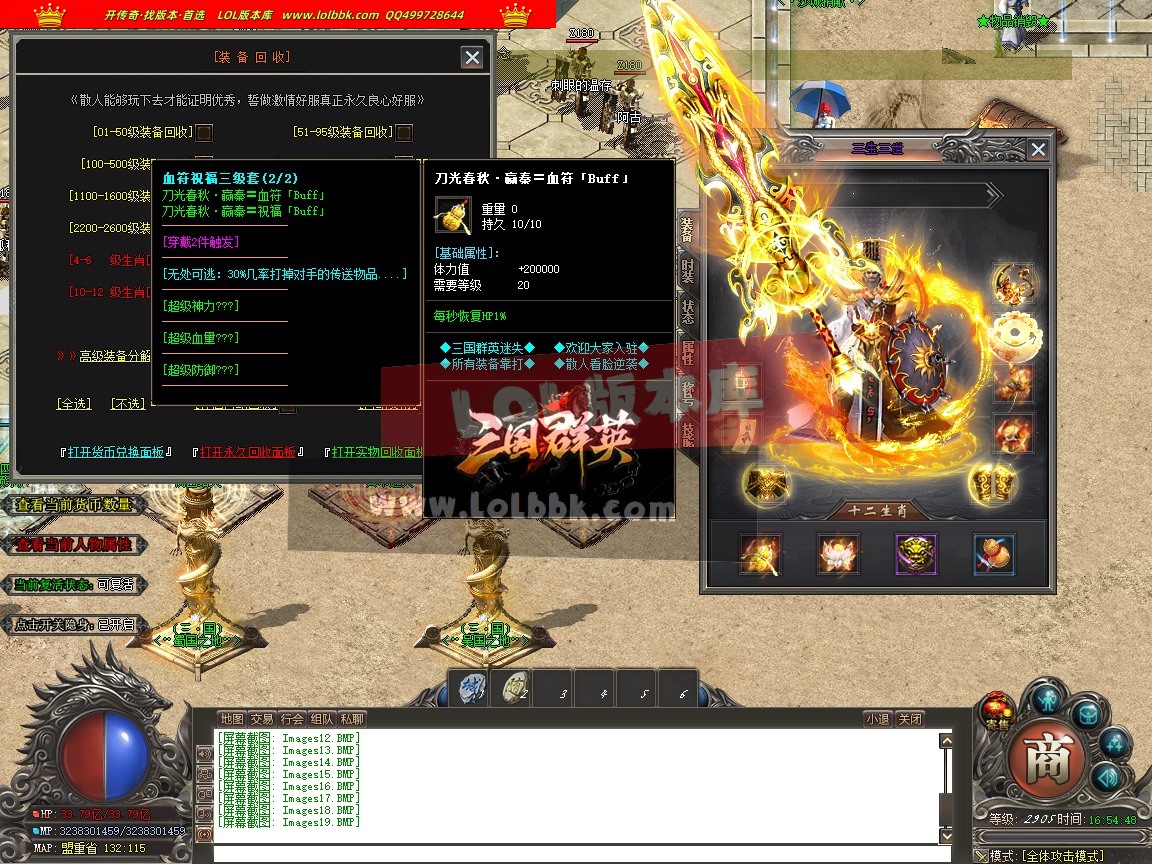The height and width of the screenshot is (864, 1152).
Task: Close the 装备回收 equipment recycle panel
Action: (472, 58)
